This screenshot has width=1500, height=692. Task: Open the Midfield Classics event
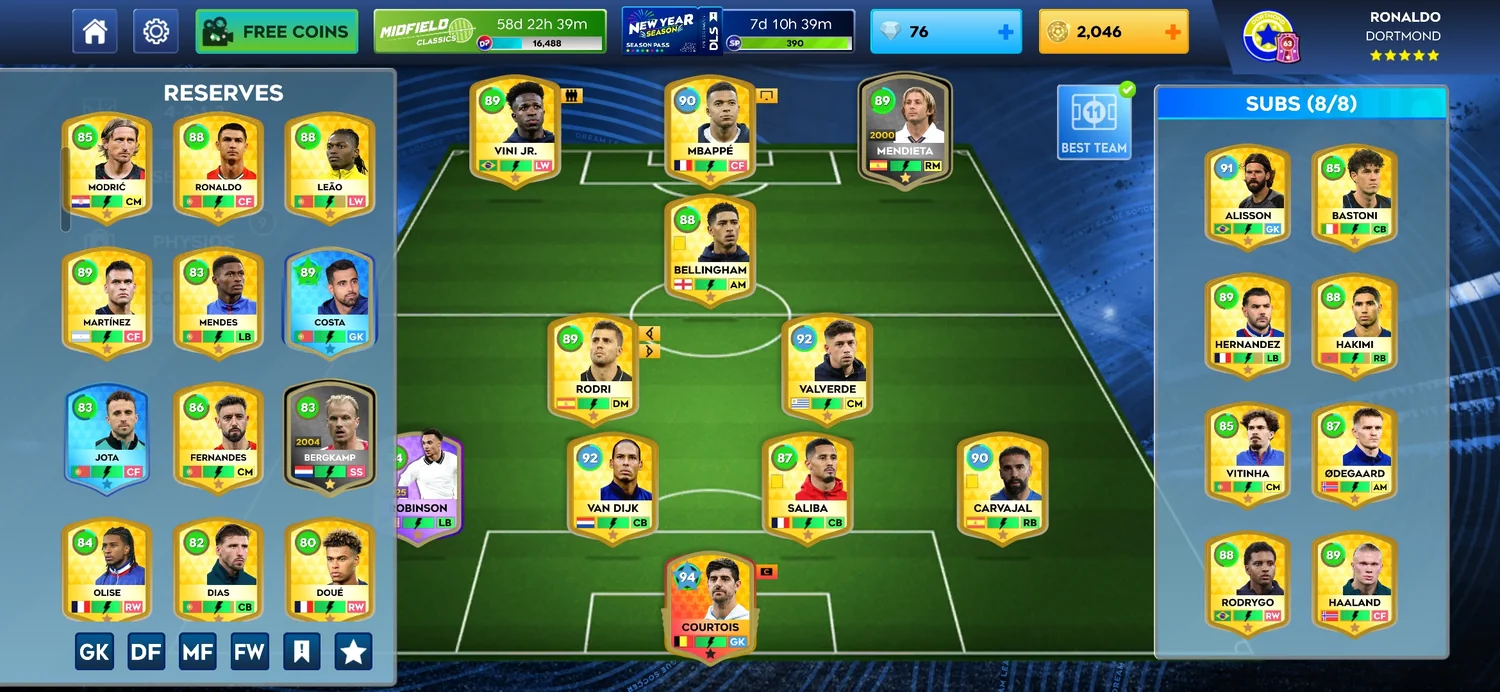point(489,31)
